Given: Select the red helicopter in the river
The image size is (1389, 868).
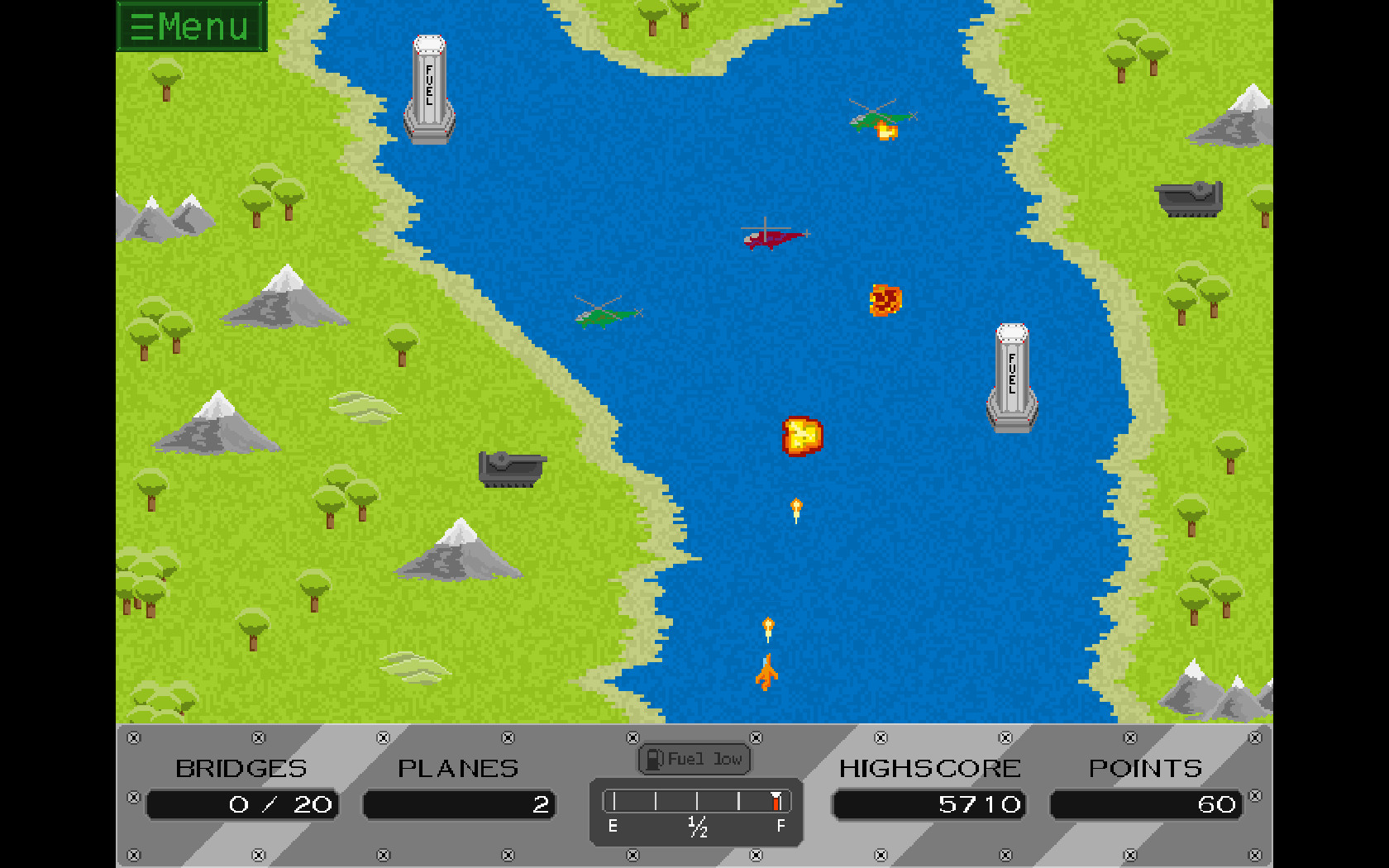Looking at the screenshot, I should 769,236.
